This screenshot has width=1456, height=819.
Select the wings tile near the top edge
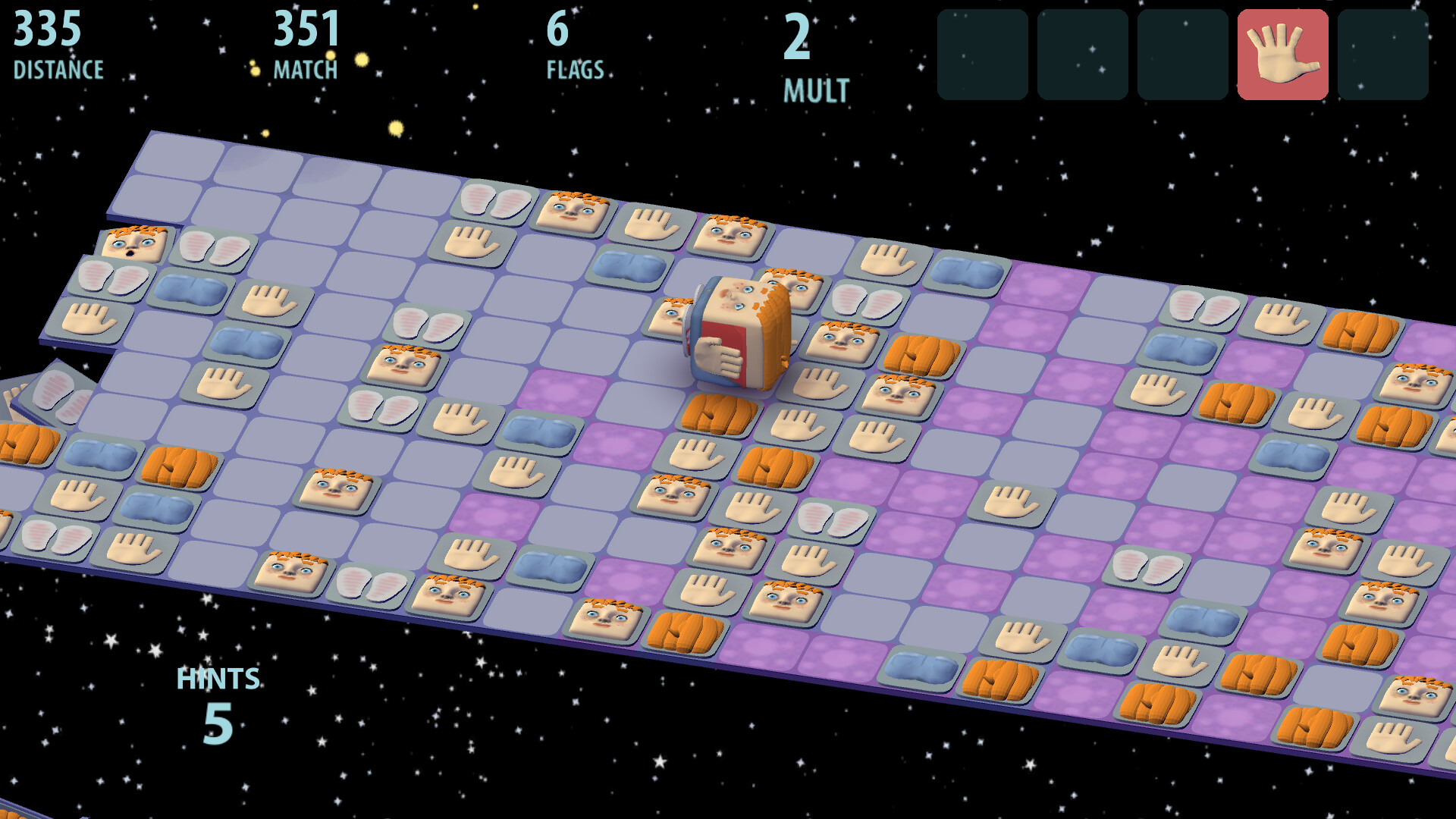click(497, 201)
